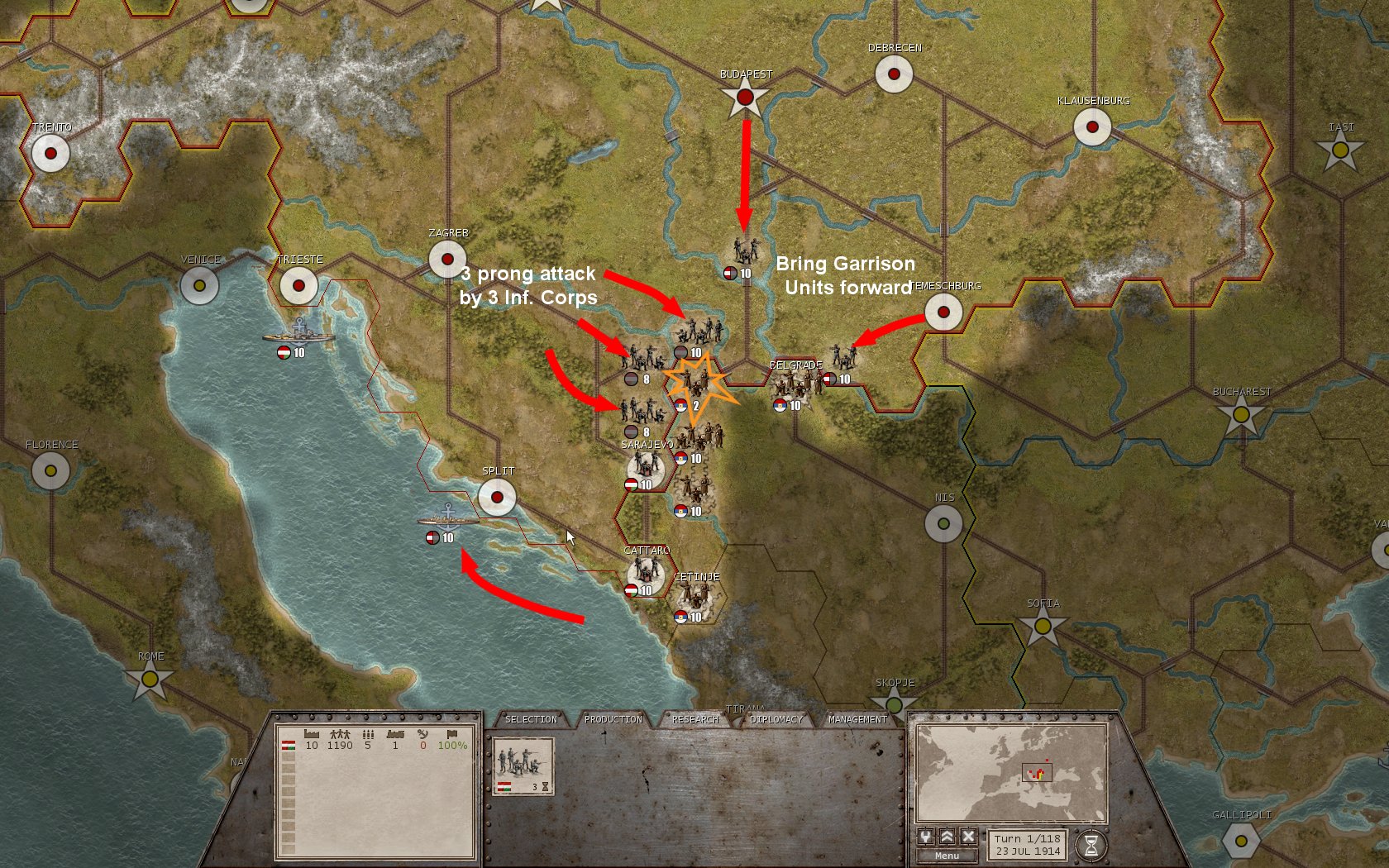
Task: Open settings via the wrench icon
Action: coord(927,837)
